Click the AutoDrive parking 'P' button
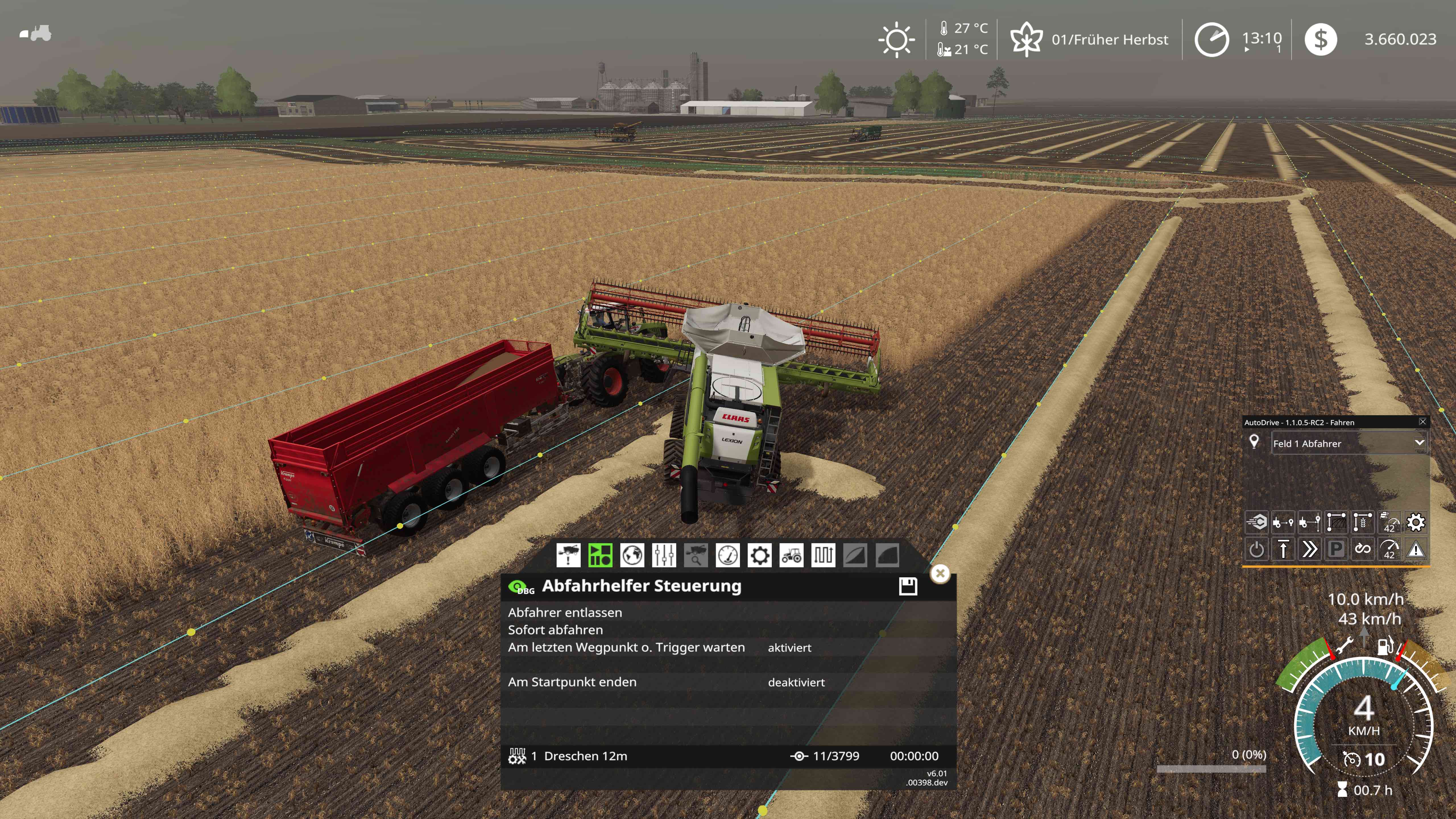Viewport: 1456px width, 819px height. (x=1336, y=549)
